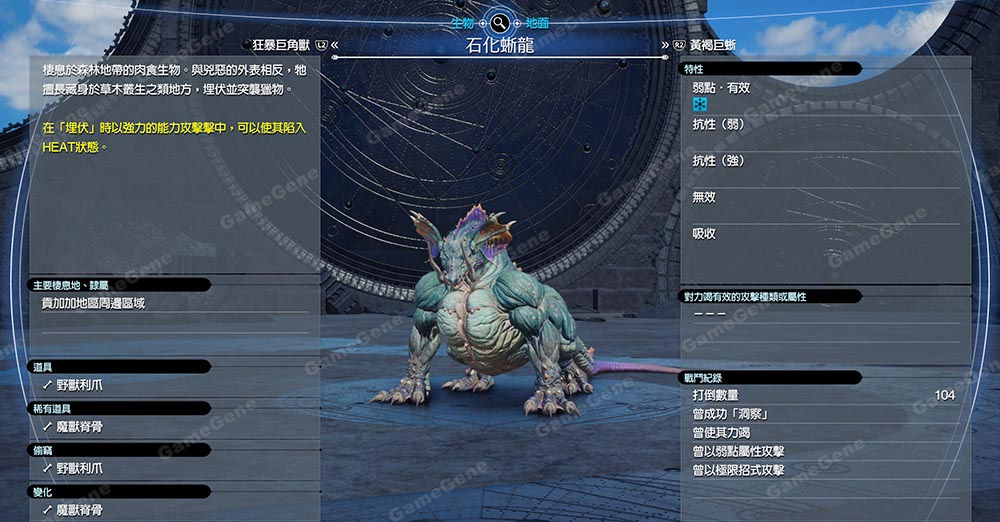Switch to the 生物 tab
This screenshot has width=1000, height=522.
[463, 21]
